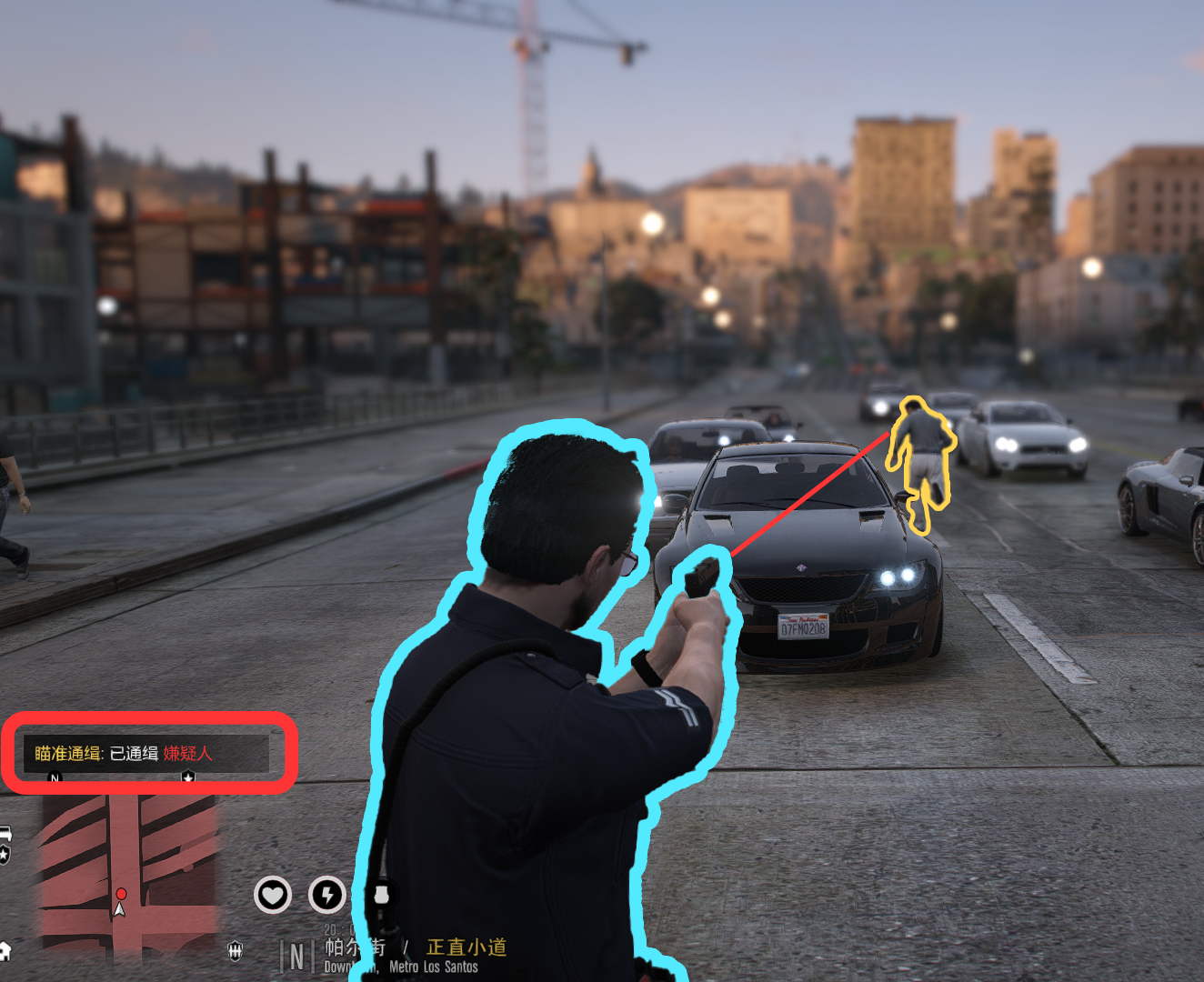The width and height of the screenshot is (1204, 982).
Task: Click the heart health icon
Action: pyautogui.click(x=272, y=896)
